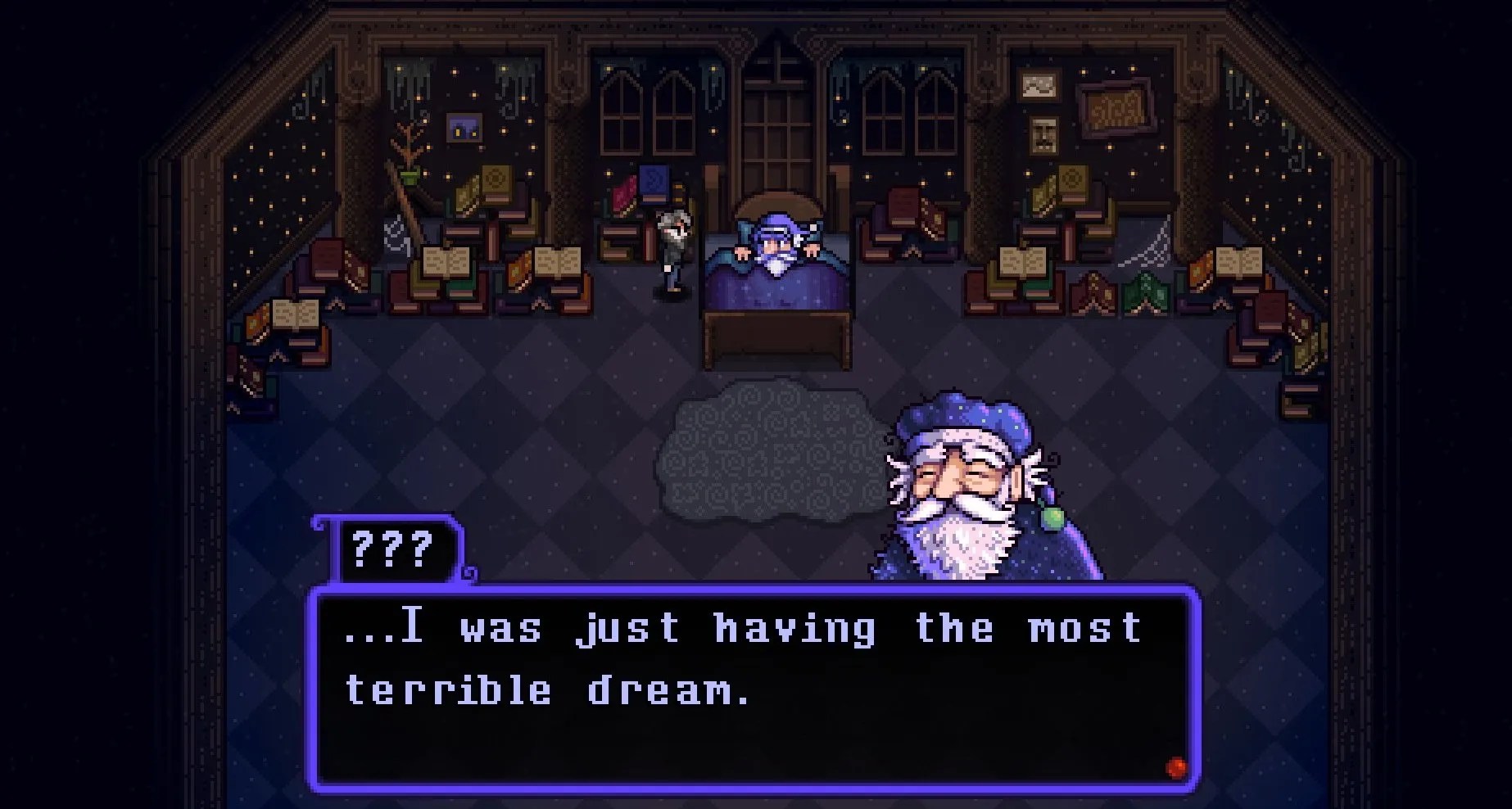Screen dimensions: 1512x809
Task: Toggle the glowing blue picture on the left wall
Action: coord(464,125)
